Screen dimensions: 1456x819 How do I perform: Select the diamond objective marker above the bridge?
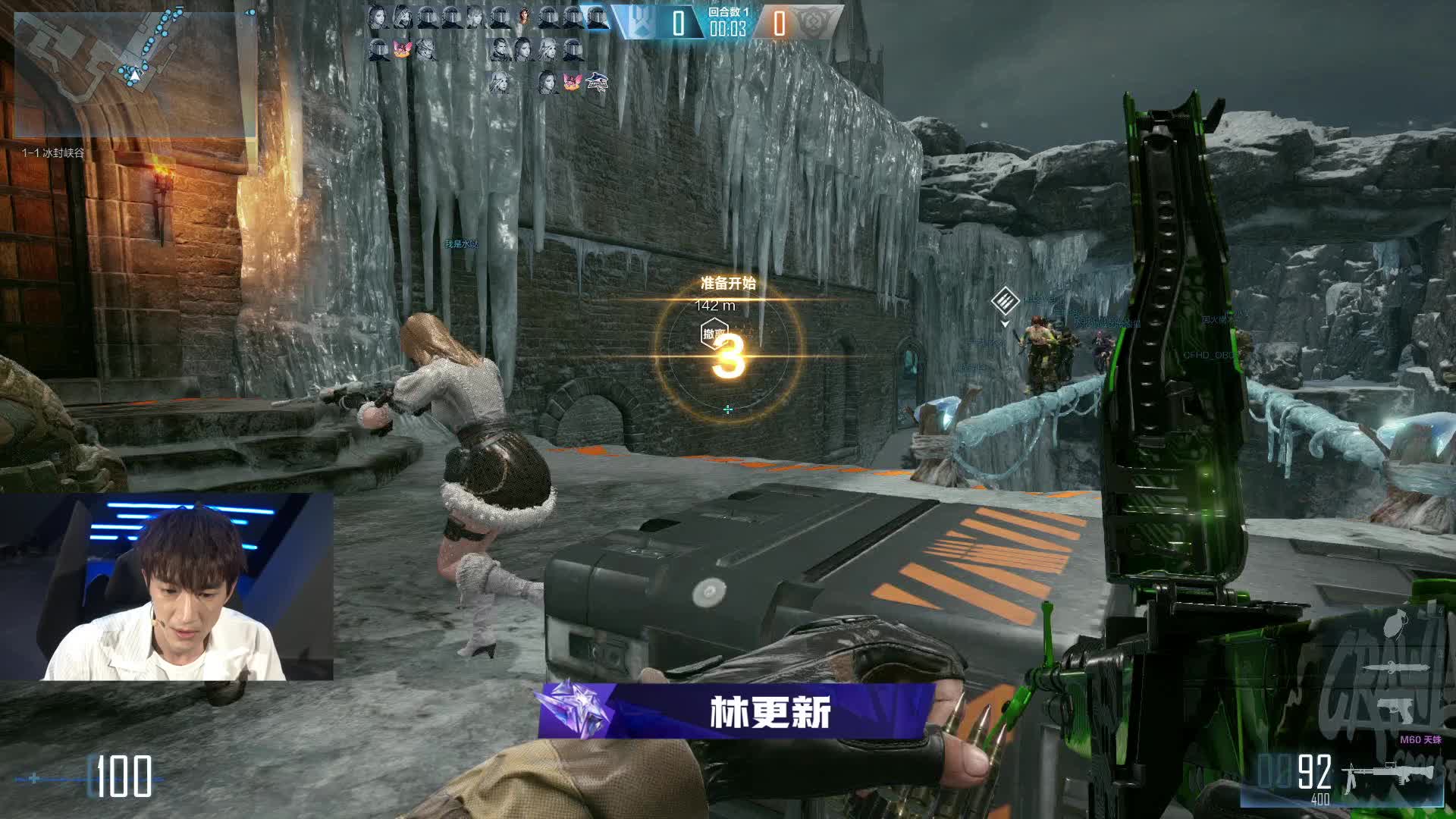1005,301
